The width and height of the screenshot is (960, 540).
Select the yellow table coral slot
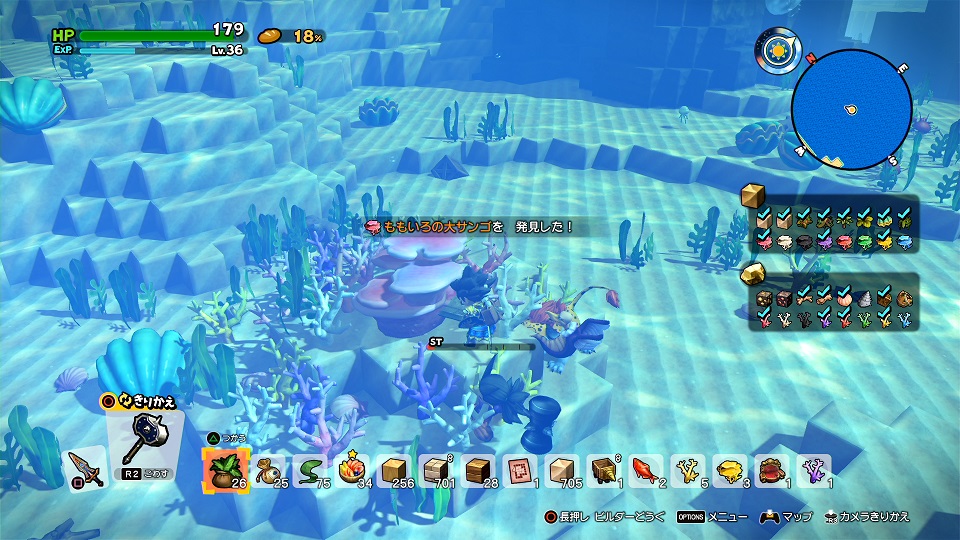point(729,470)
